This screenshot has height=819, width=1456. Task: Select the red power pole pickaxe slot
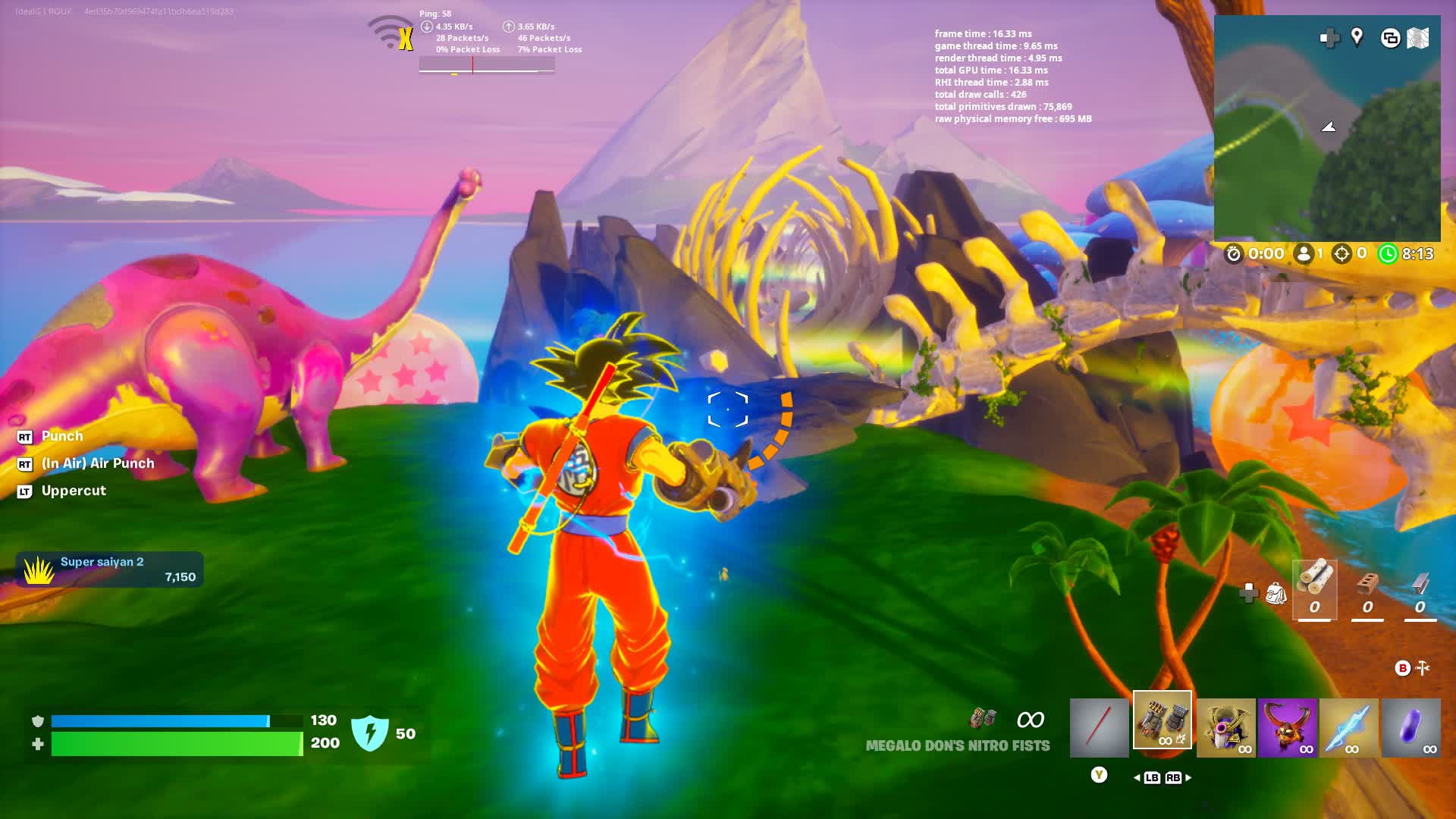[x=1099, y=727]
